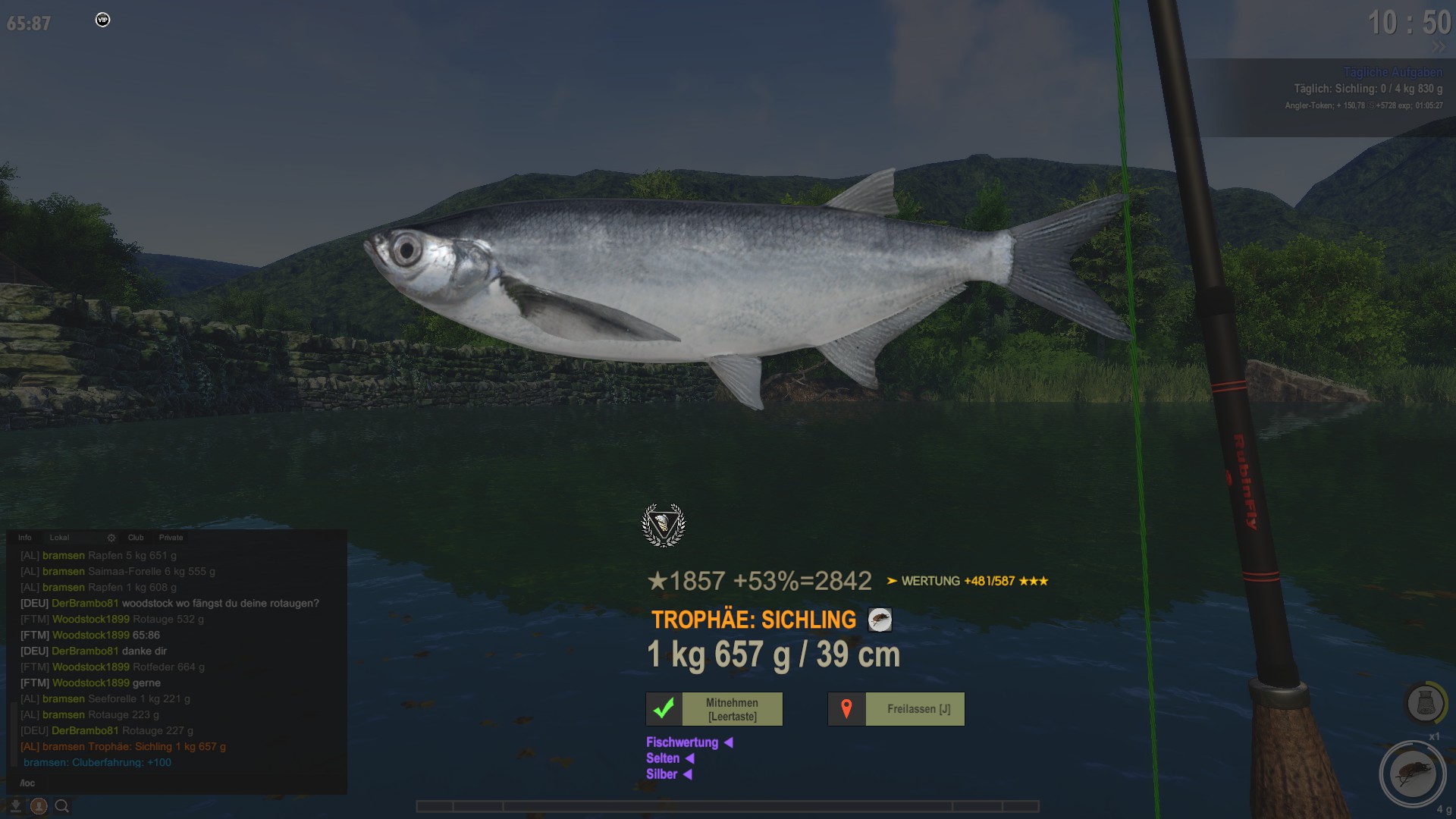The height and width of the screenshot is (819, 1456).
Task: Click the trophy laurel emblem
Action: click(x=664, y=525)
